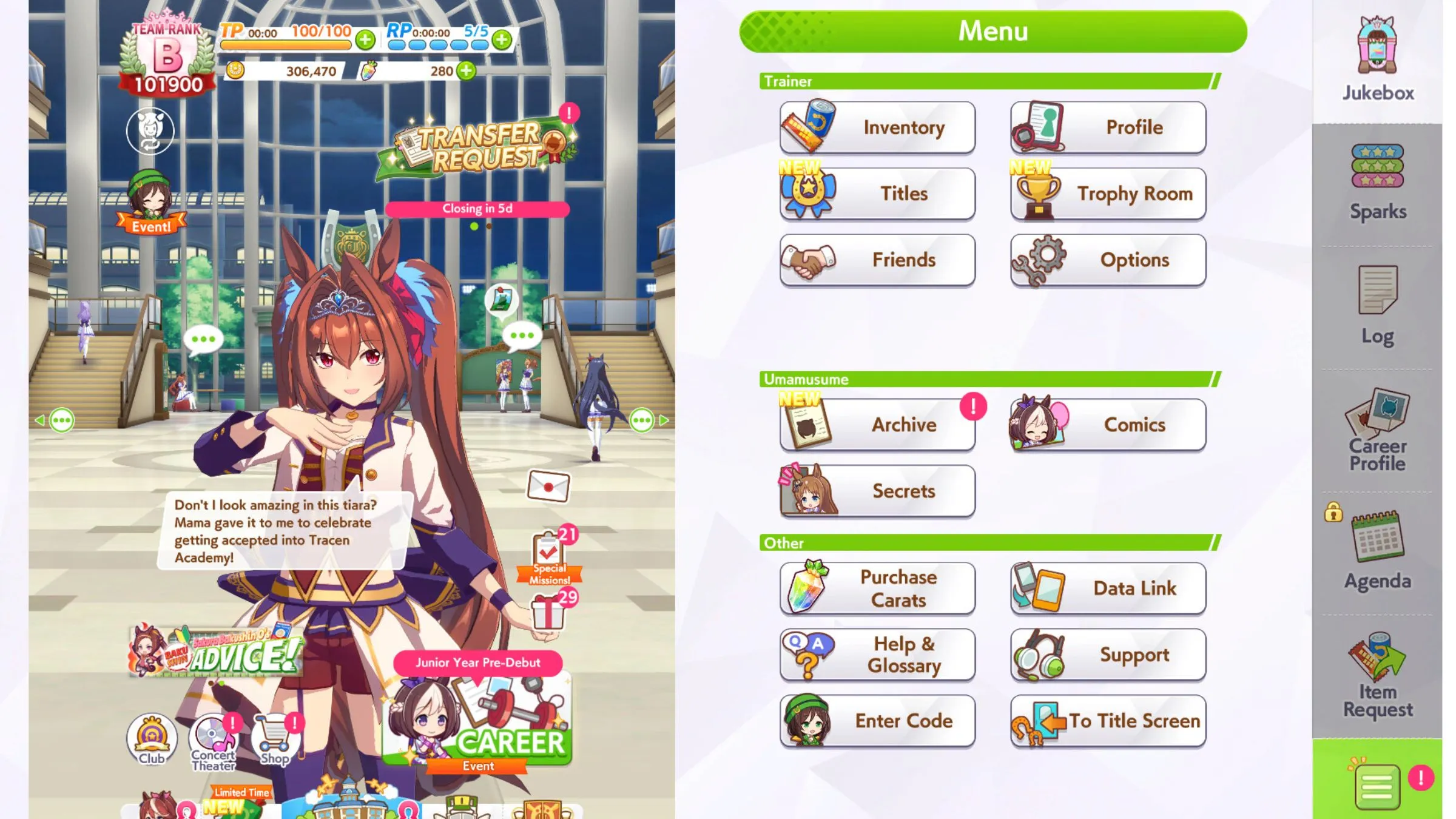Open the Options settings
This screenshot has width=1456, height=819.
1108,260
